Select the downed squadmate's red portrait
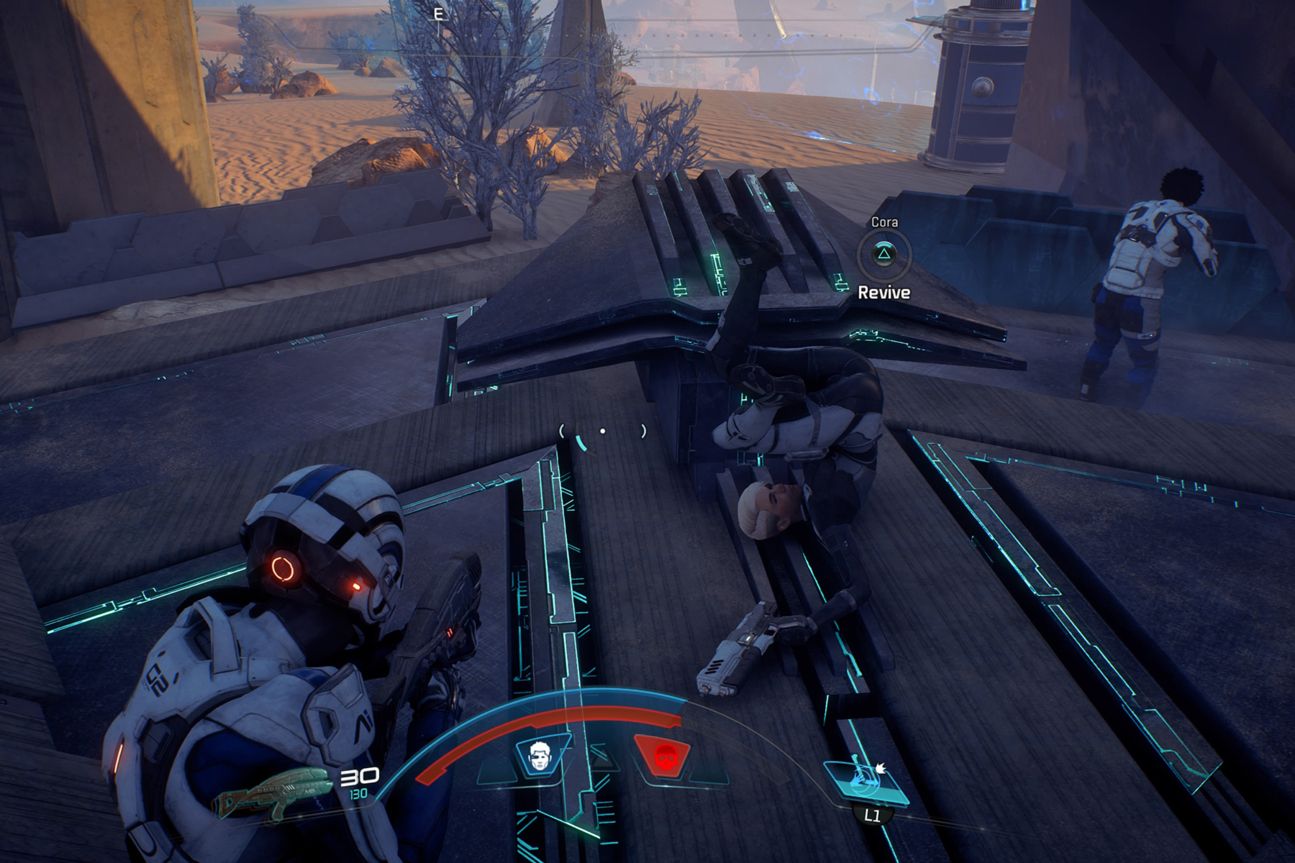This screenshot has width=1295, height=863. tap(661, 757)
